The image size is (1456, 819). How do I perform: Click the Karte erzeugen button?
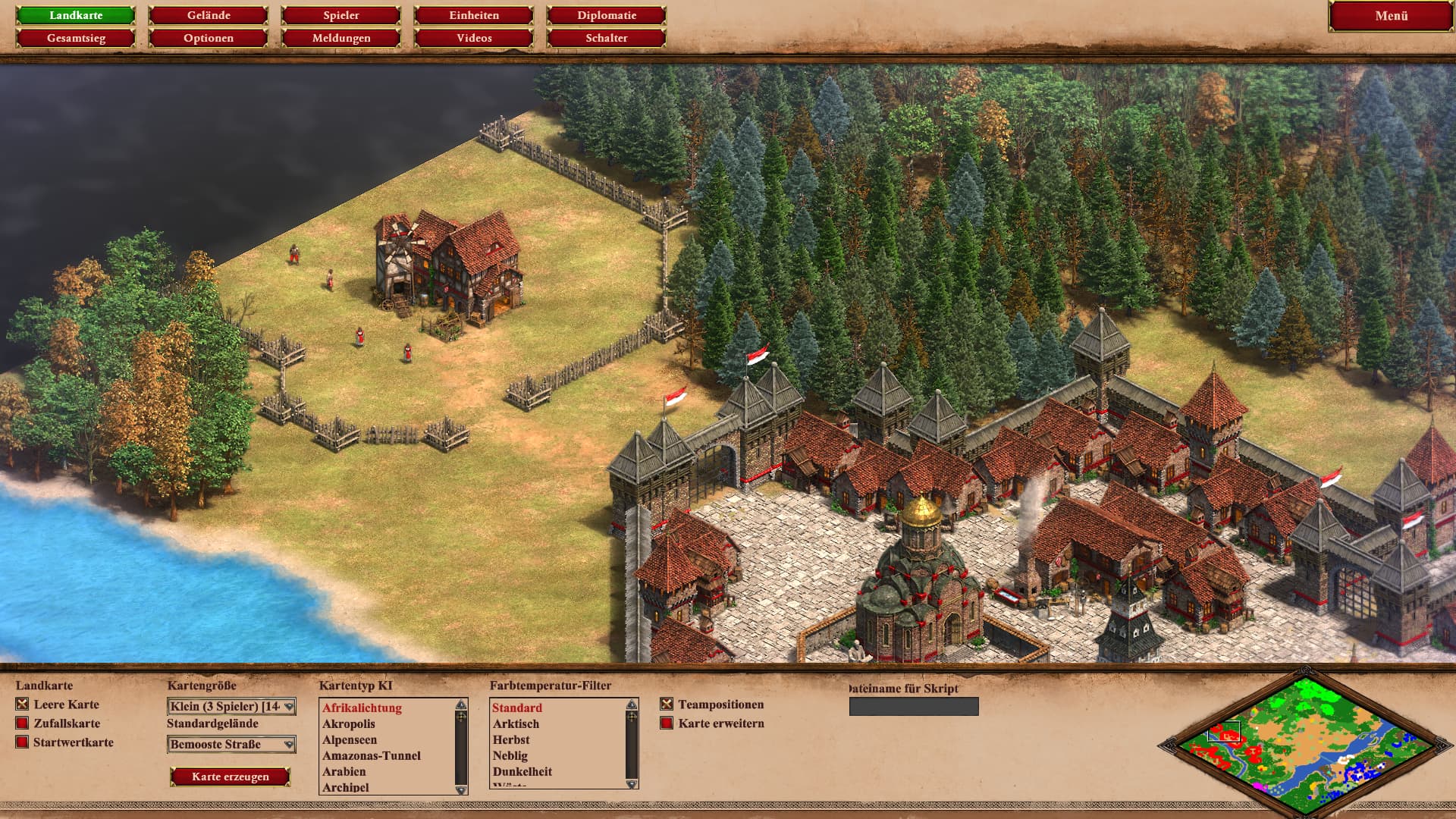[x=231, y=777]
